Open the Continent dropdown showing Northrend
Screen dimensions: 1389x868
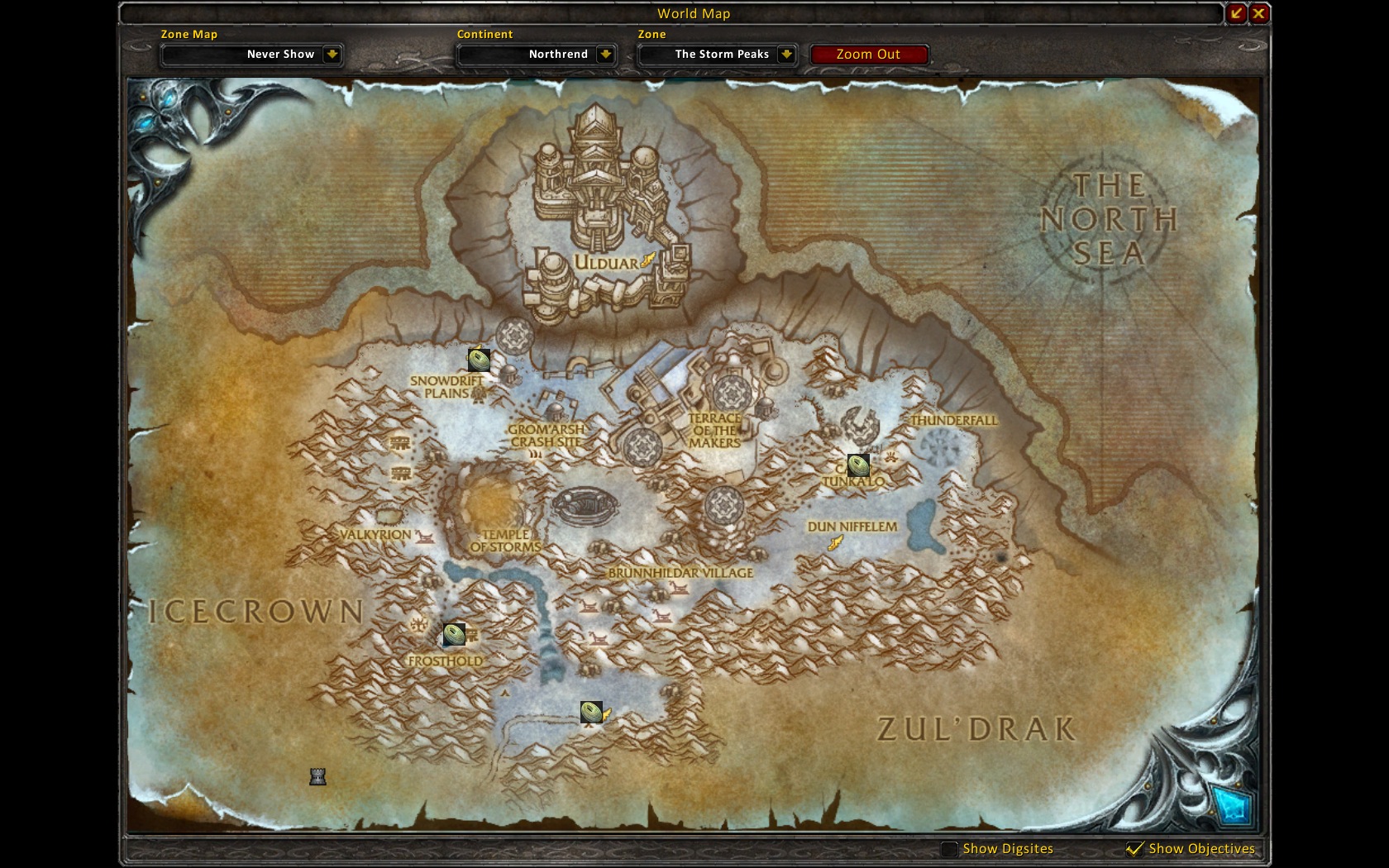pos(606,55)
